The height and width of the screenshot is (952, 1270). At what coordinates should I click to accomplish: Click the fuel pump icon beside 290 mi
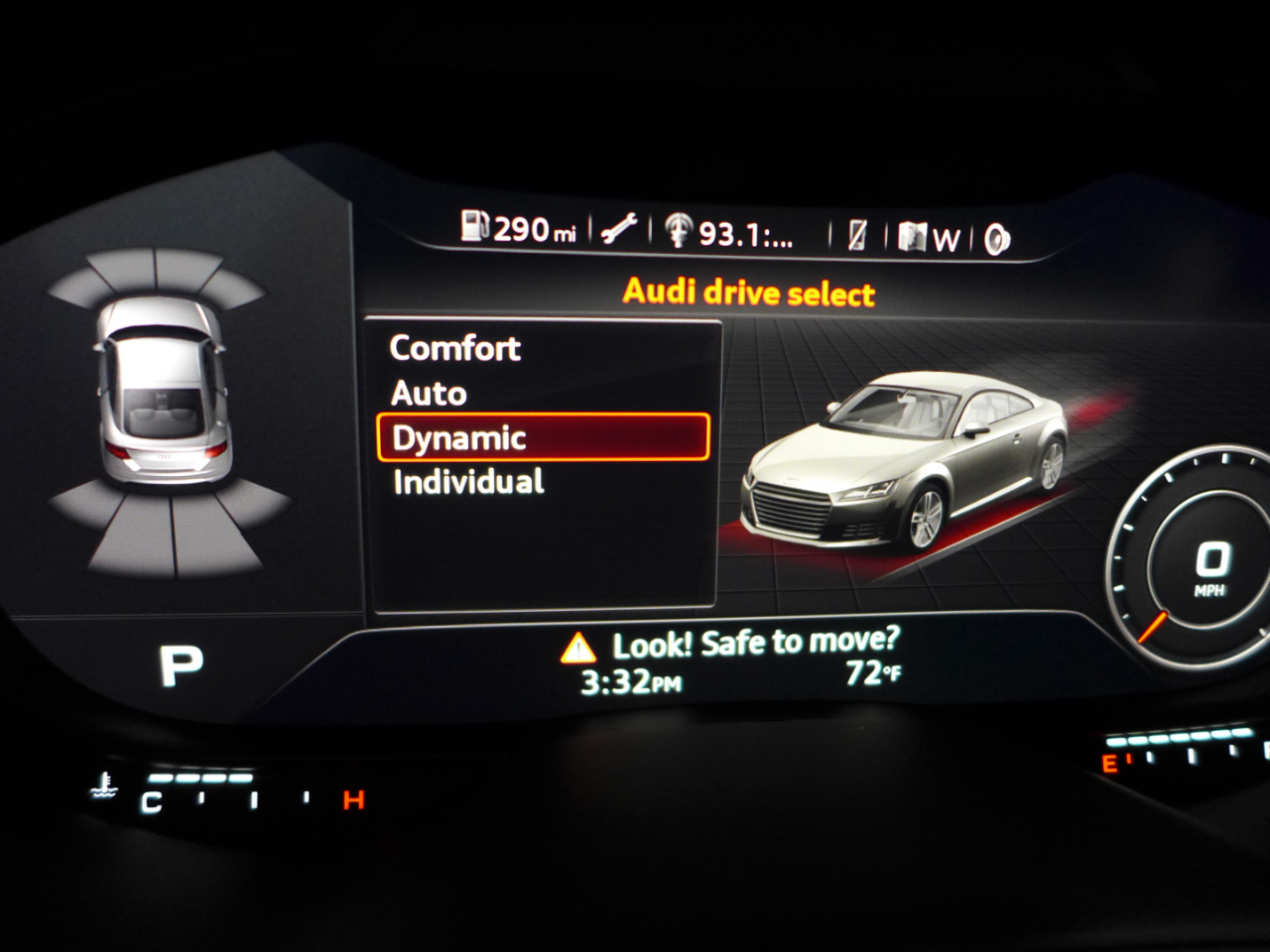[x=475, y=230]
